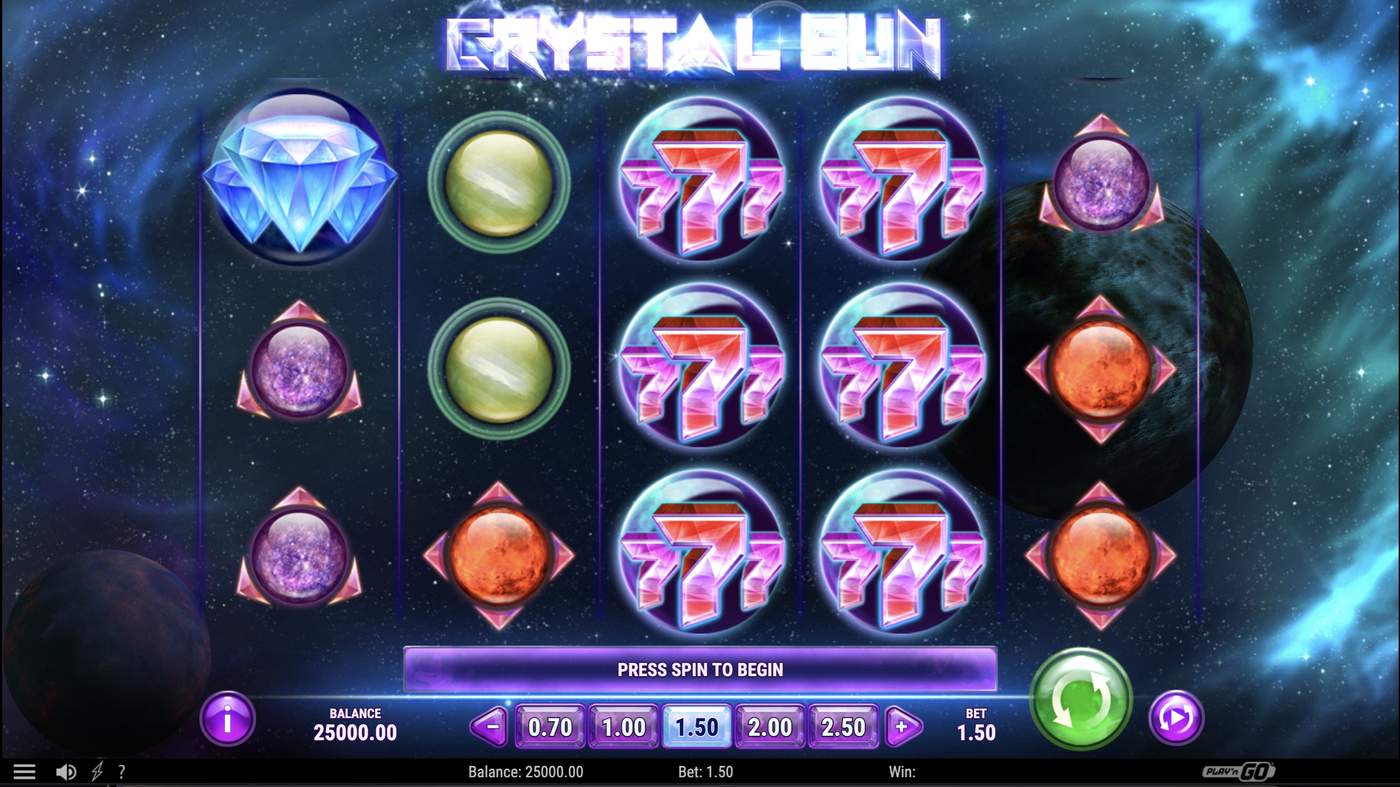Click the blue diamond symbol on reel one

click(300, 183)
